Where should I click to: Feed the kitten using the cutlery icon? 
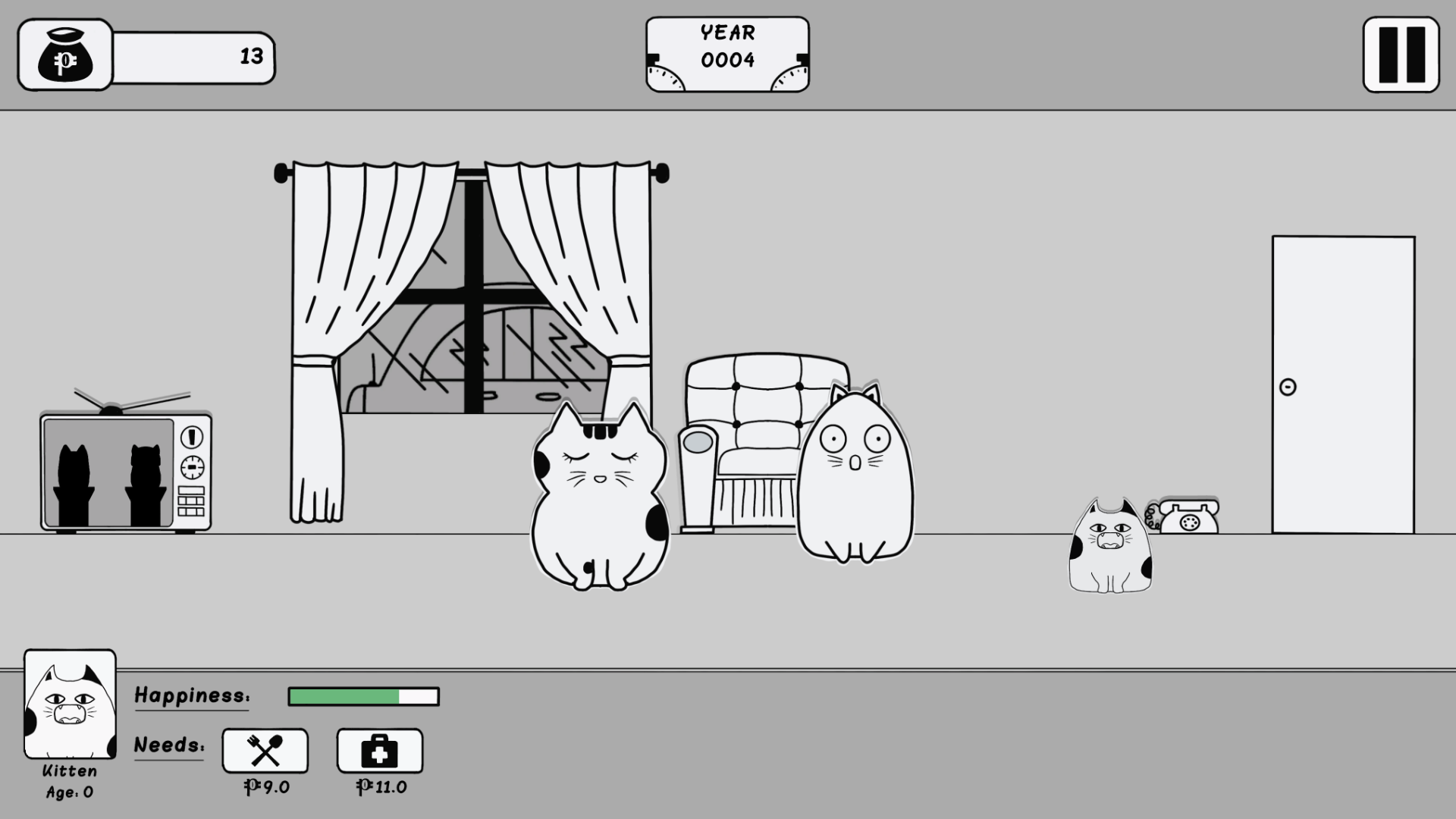pos(264,752)
